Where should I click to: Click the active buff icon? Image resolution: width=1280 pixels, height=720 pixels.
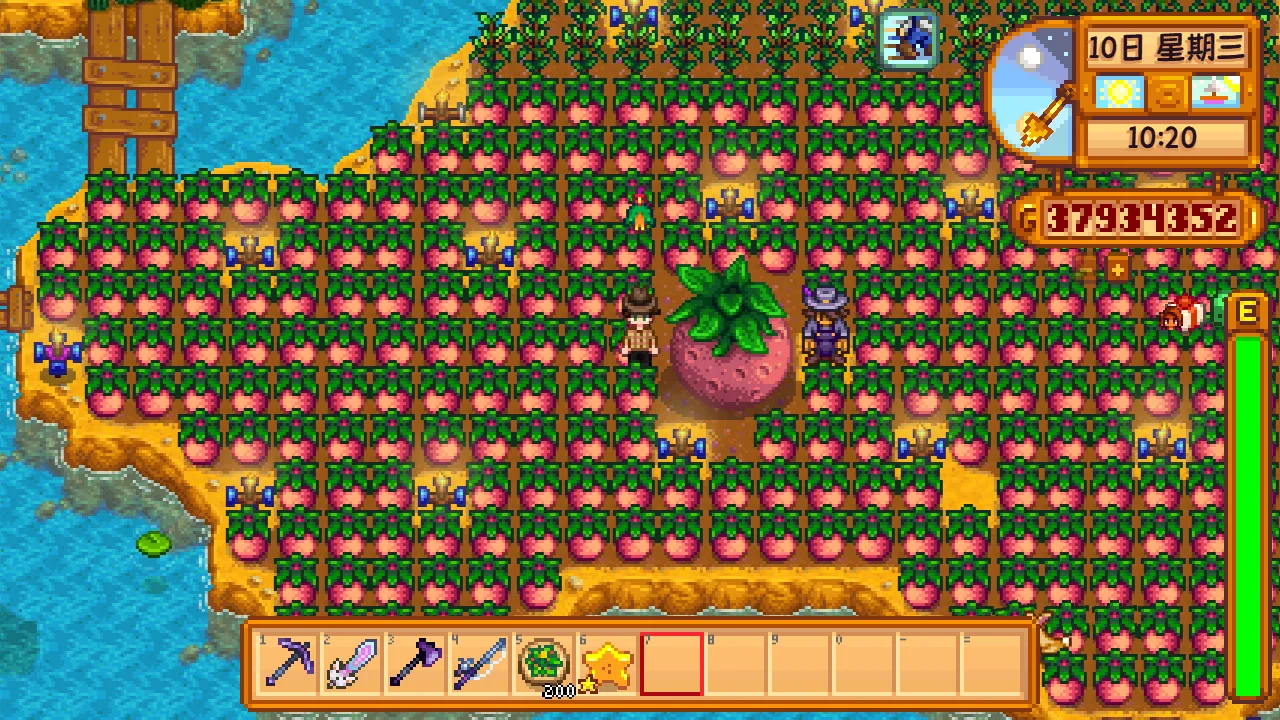[909, 38]
